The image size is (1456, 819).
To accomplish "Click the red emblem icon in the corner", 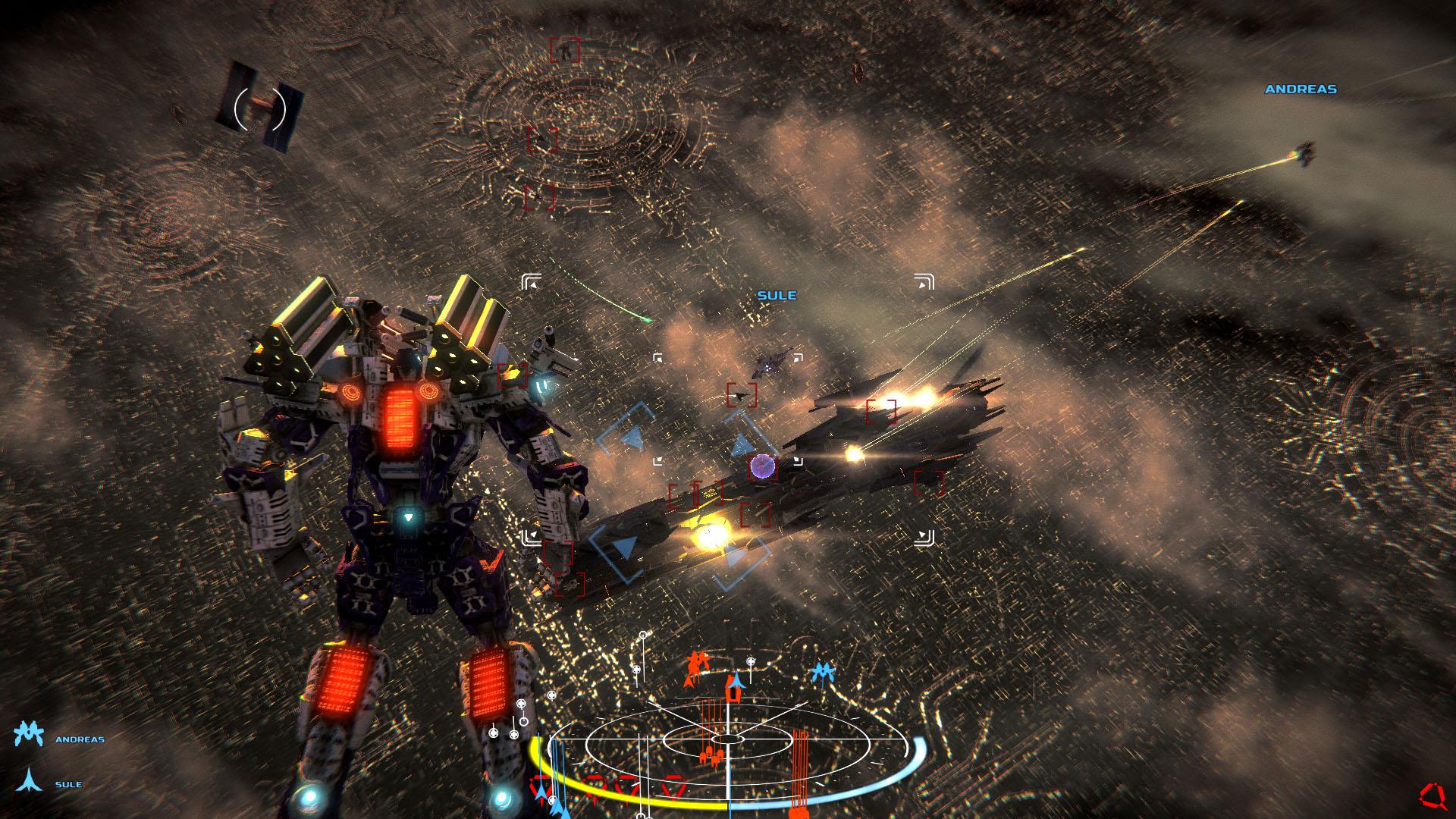I will (x=1432, y=796).
